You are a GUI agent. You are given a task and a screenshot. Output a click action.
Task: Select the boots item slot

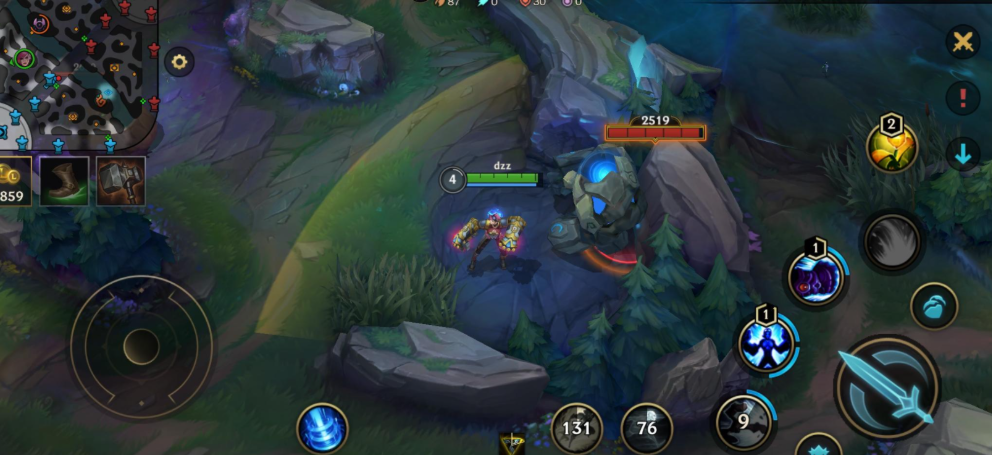tap(64, 181)
